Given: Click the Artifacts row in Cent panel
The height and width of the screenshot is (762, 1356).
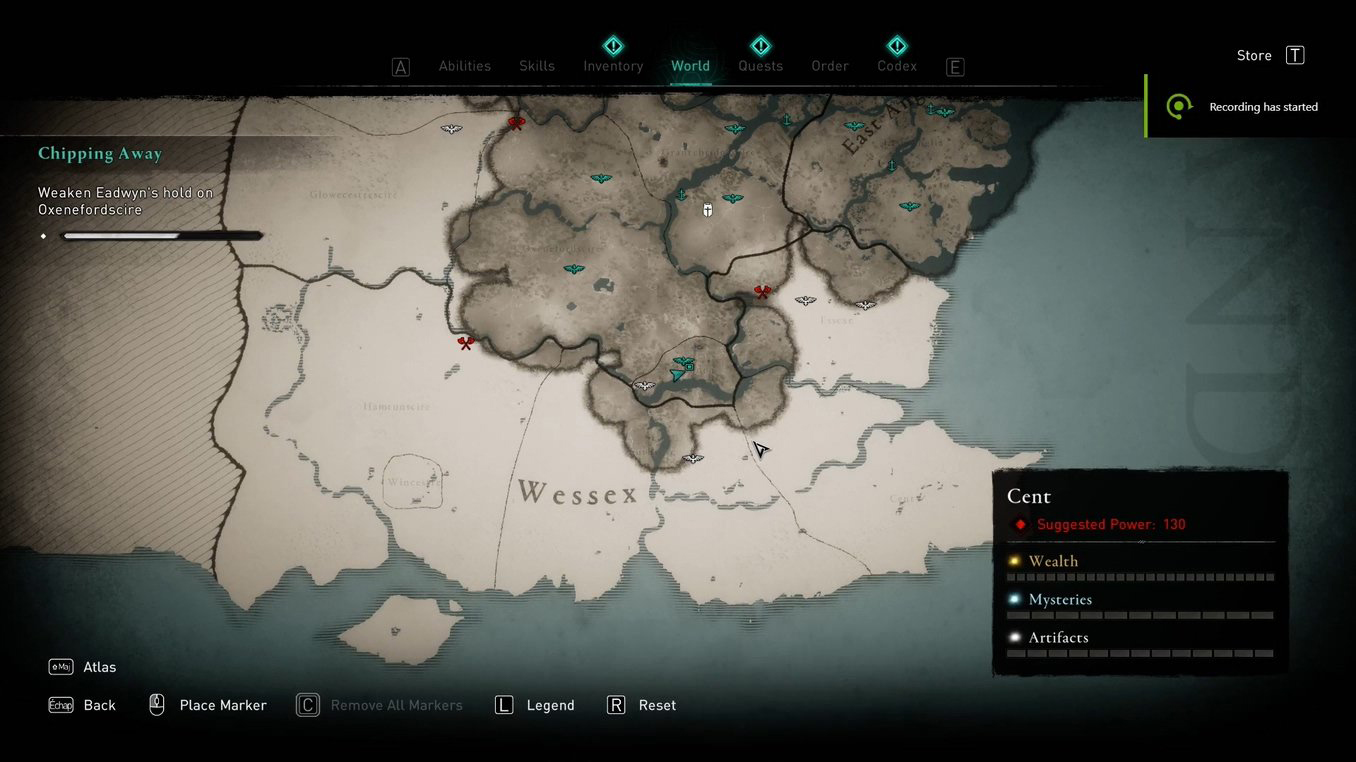Looking at the screenshot, I should (x=1058, y=638).
